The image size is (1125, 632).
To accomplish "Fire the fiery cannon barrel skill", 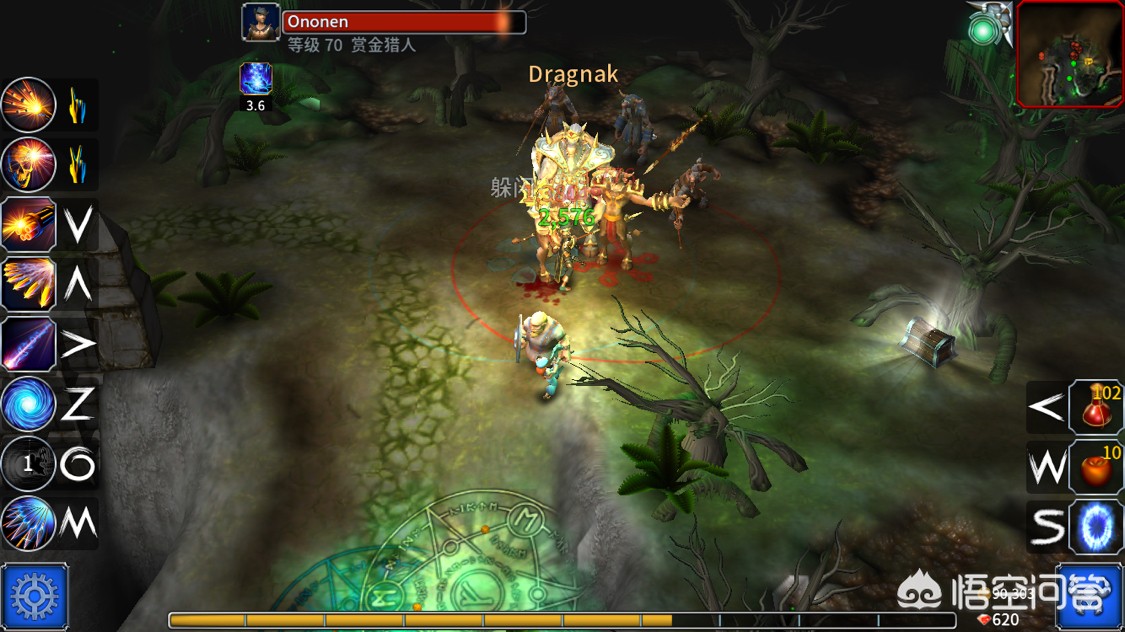I will click(28, 225).
